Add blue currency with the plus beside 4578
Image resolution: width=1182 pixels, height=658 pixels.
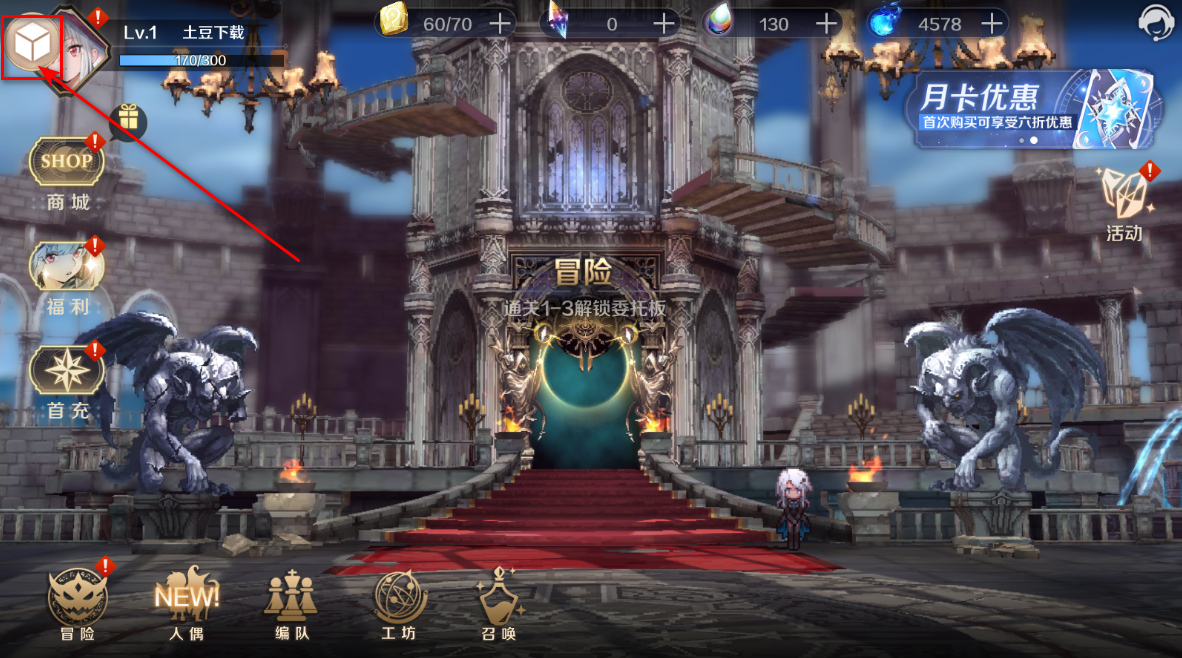pos(992,22)
